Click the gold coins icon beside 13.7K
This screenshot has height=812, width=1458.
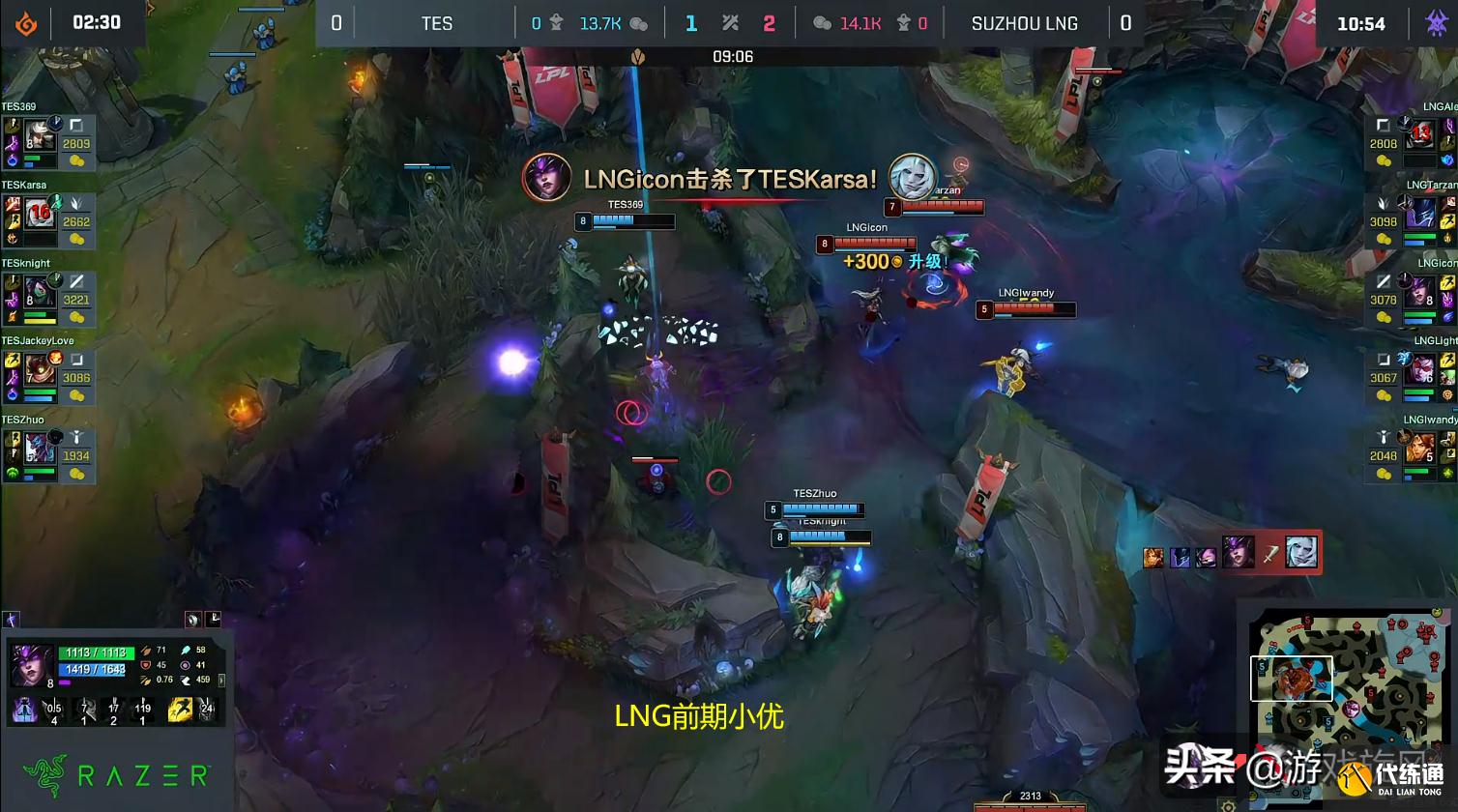638,22
